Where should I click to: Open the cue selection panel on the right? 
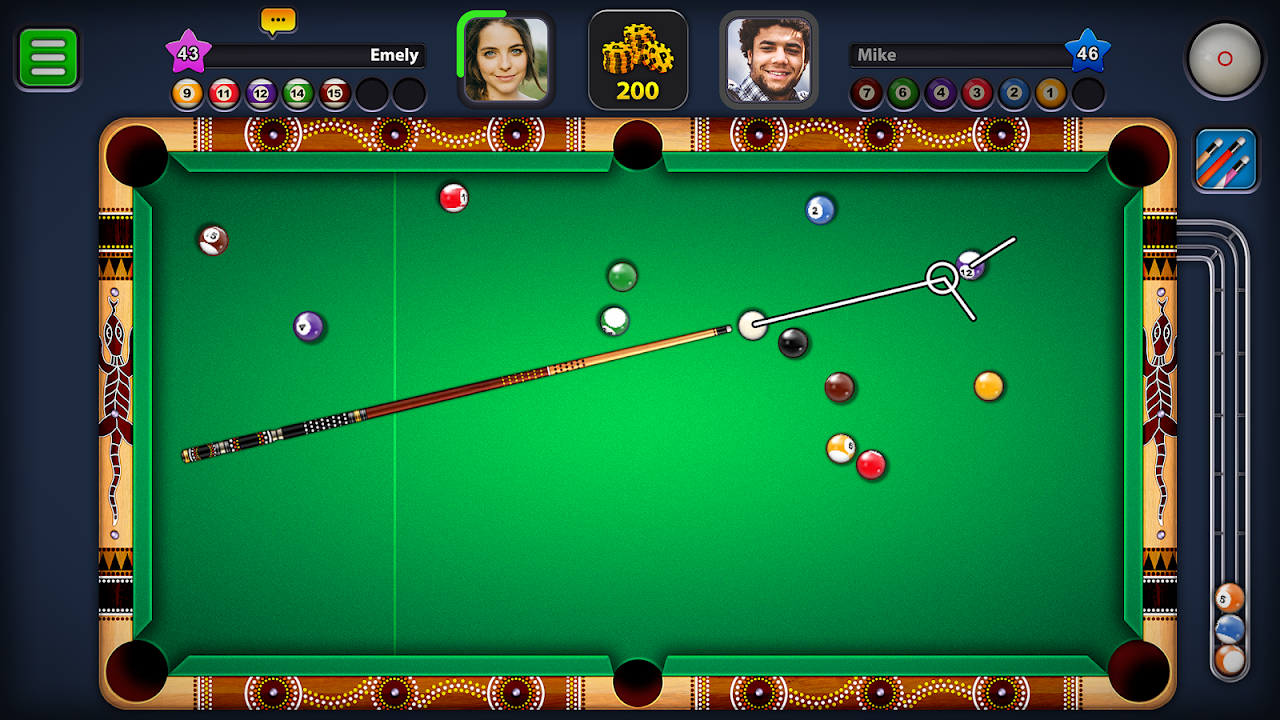1225,159
